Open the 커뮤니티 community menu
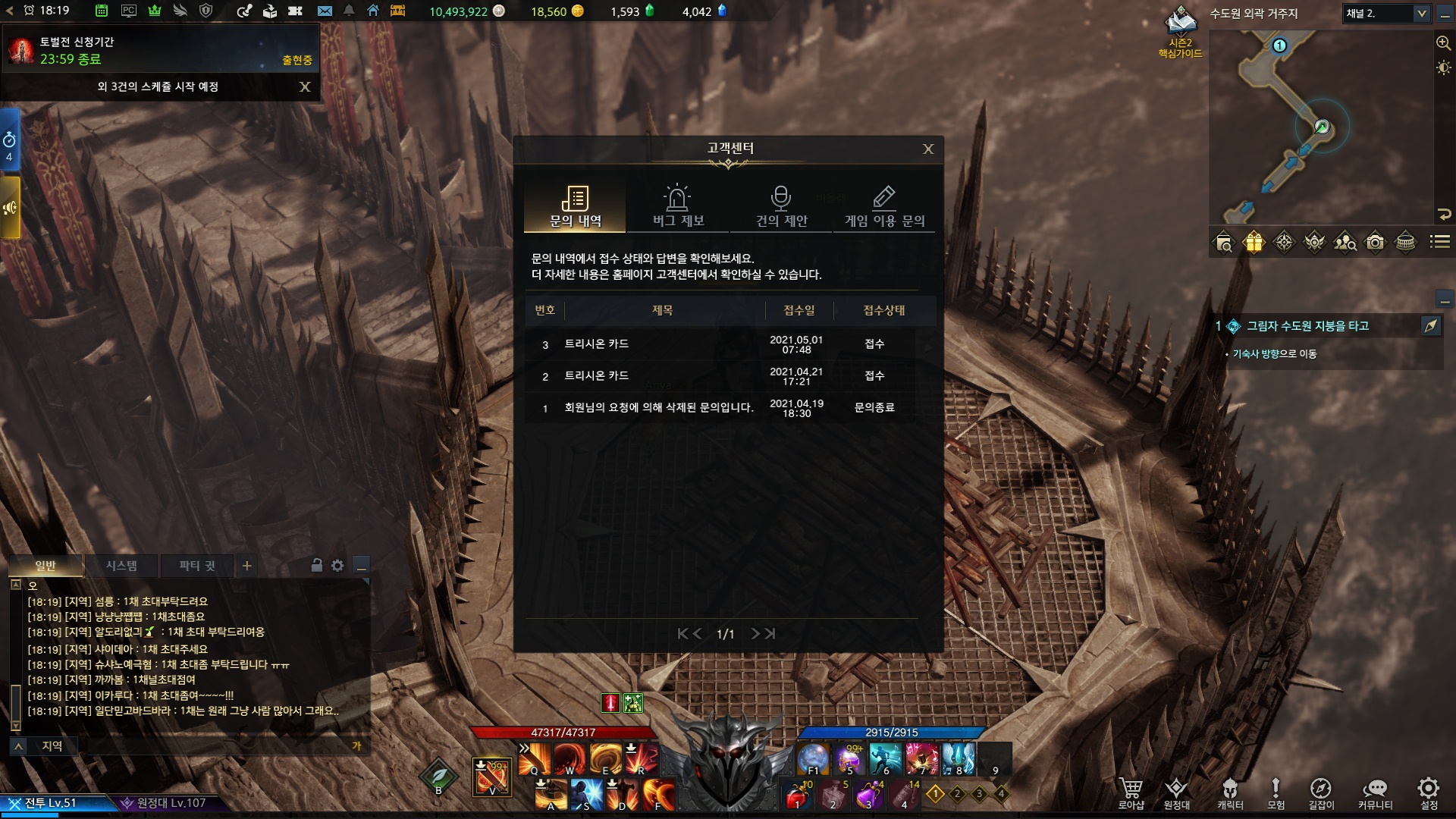 point(1375,793)
